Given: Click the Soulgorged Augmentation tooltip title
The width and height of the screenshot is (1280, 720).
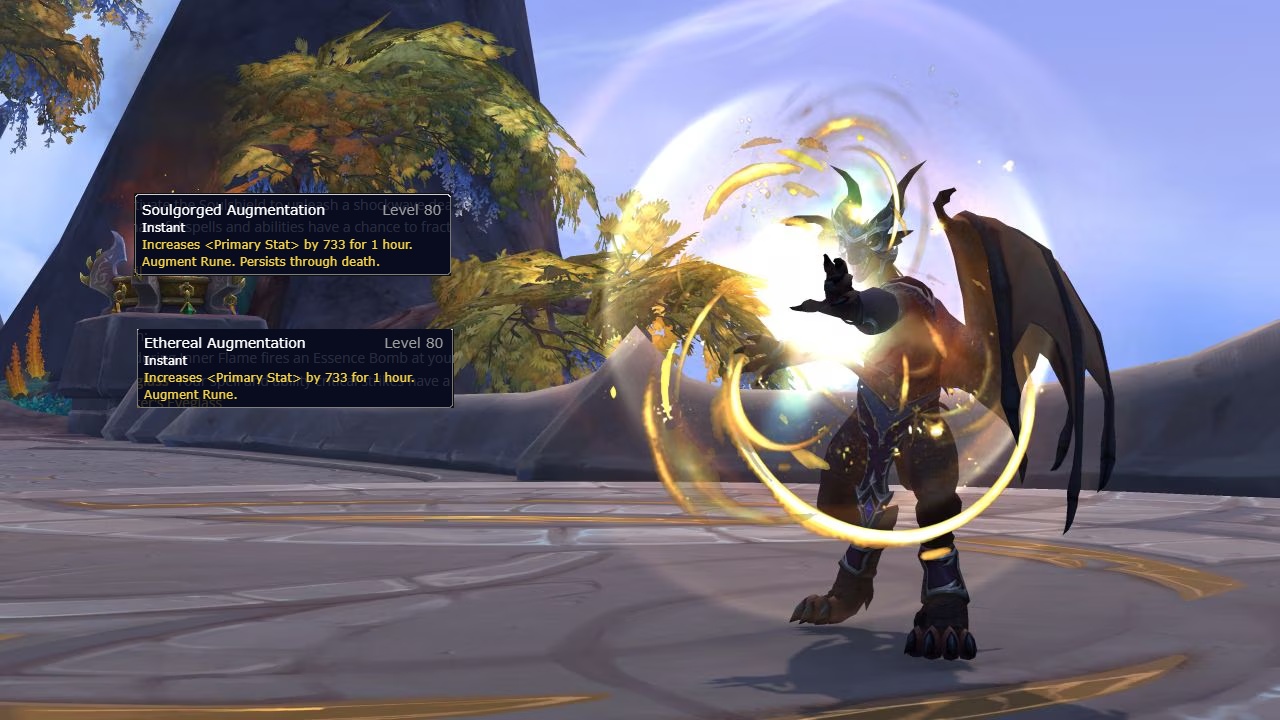Looking at the screenshot, I should 233,210.
